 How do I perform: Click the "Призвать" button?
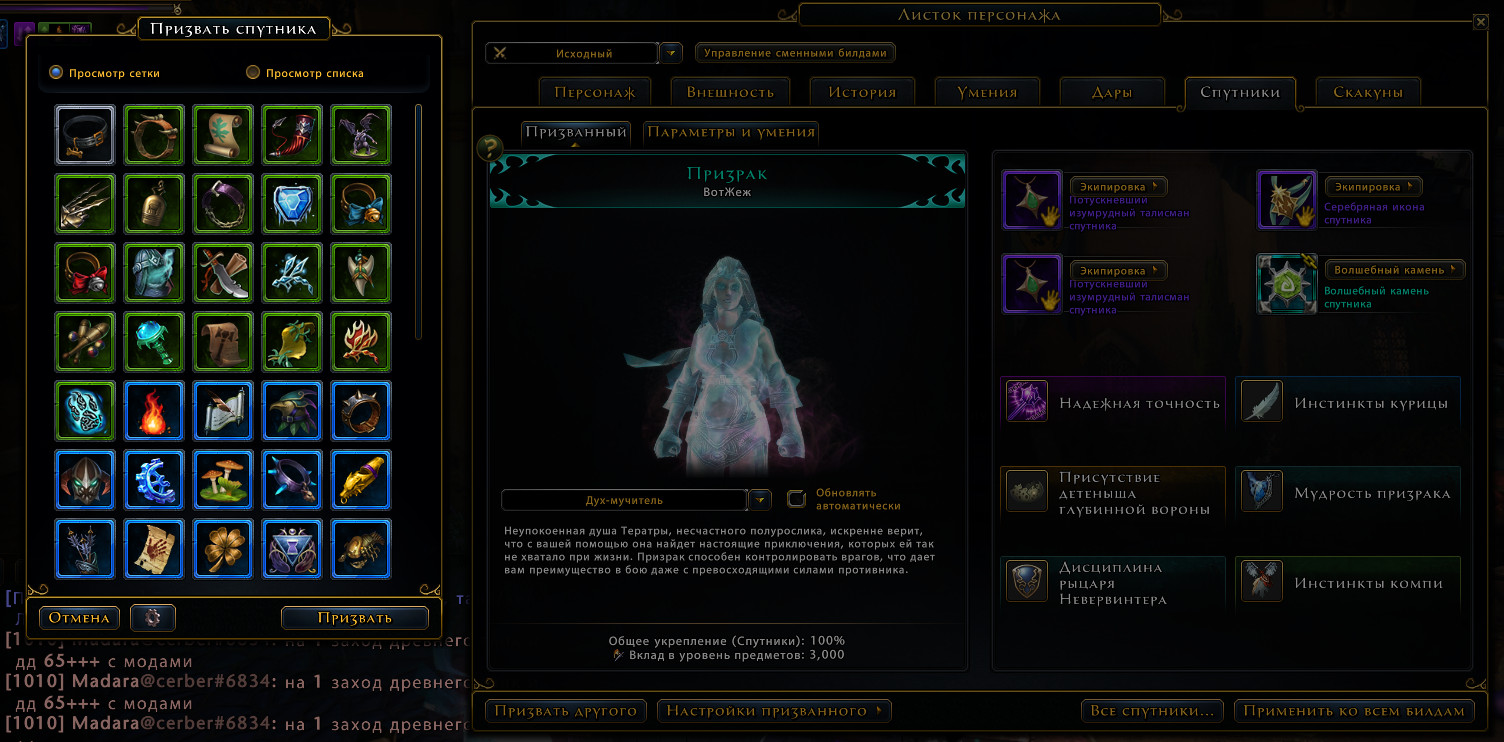pos(354,618)
